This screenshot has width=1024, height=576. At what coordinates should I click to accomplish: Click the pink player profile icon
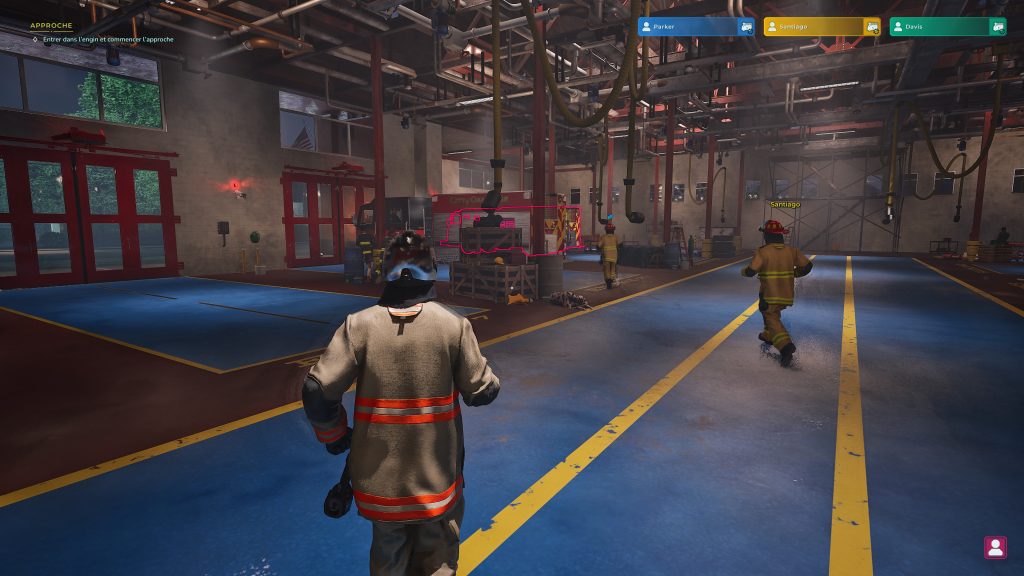tap(995, 547)
